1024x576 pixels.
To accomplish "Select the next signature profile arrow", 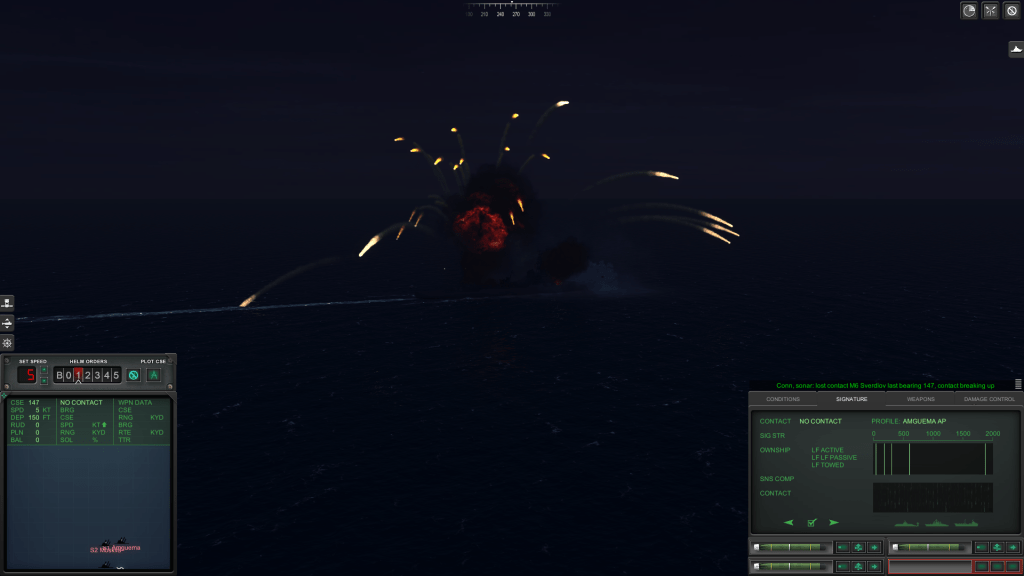I will tap(834, 522).
